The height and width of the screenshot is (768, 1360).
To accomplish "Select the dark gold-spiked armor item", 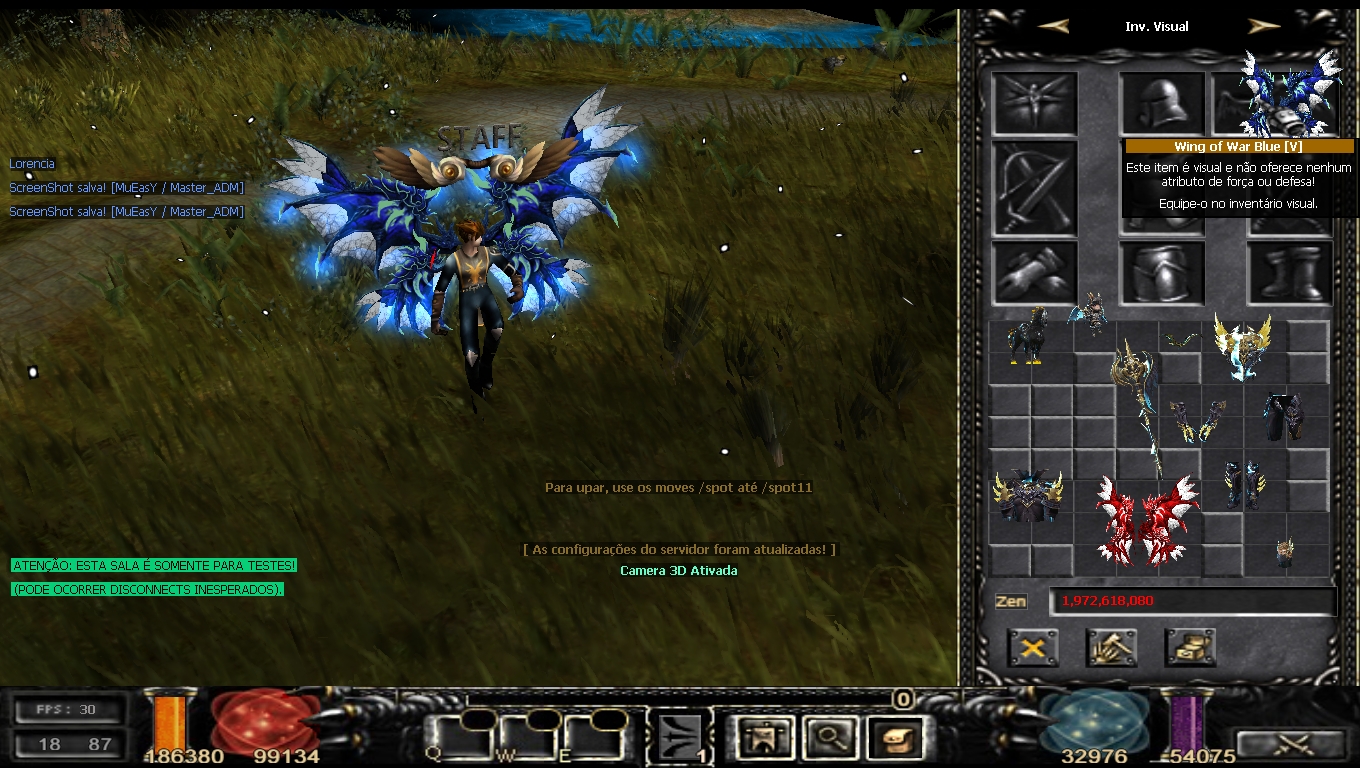I will pyautogui.click(x=1028, y=496).
